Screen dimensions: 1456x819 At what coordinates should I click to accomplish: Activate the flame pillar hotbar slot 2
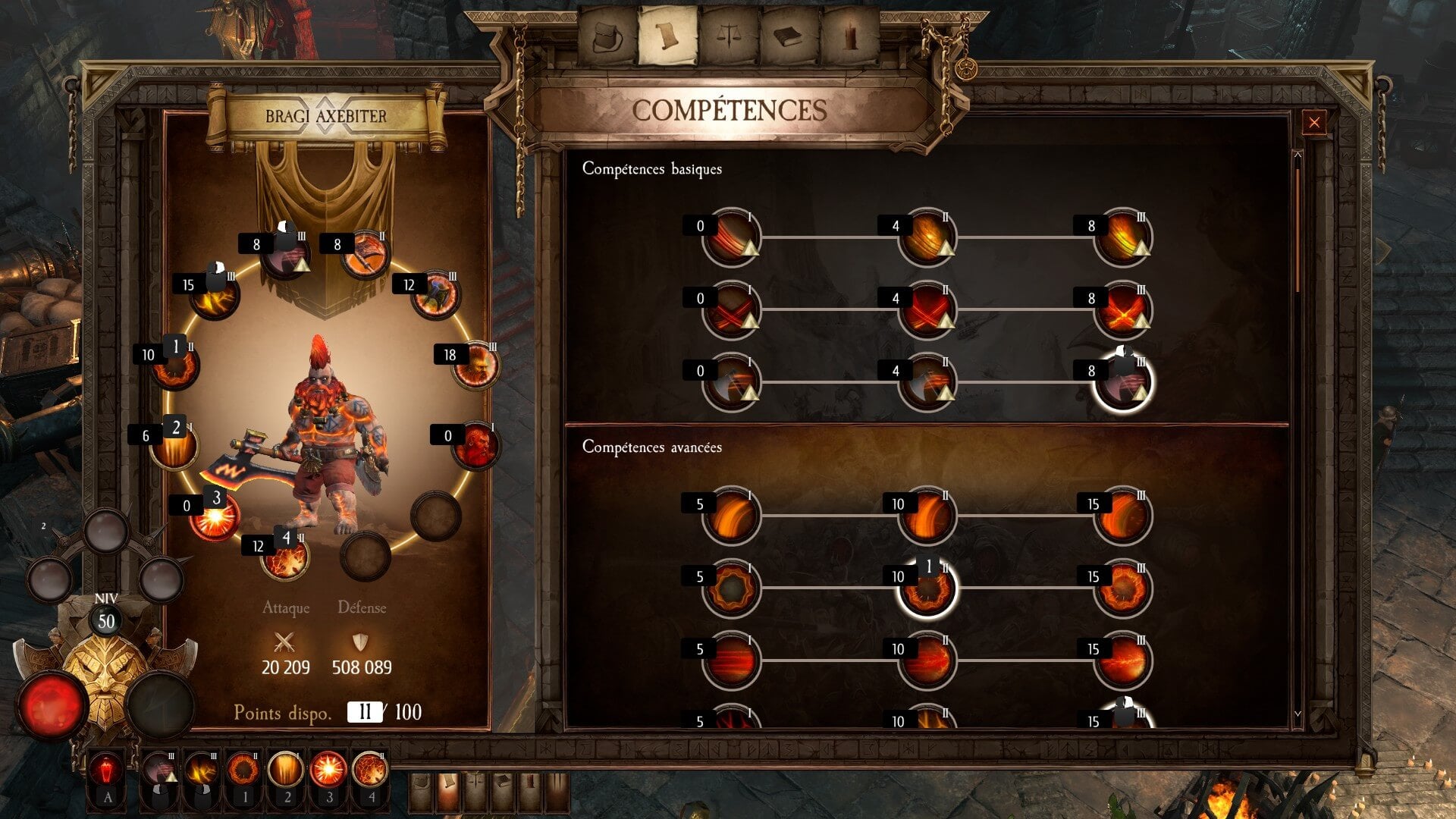tap(286, 770)
